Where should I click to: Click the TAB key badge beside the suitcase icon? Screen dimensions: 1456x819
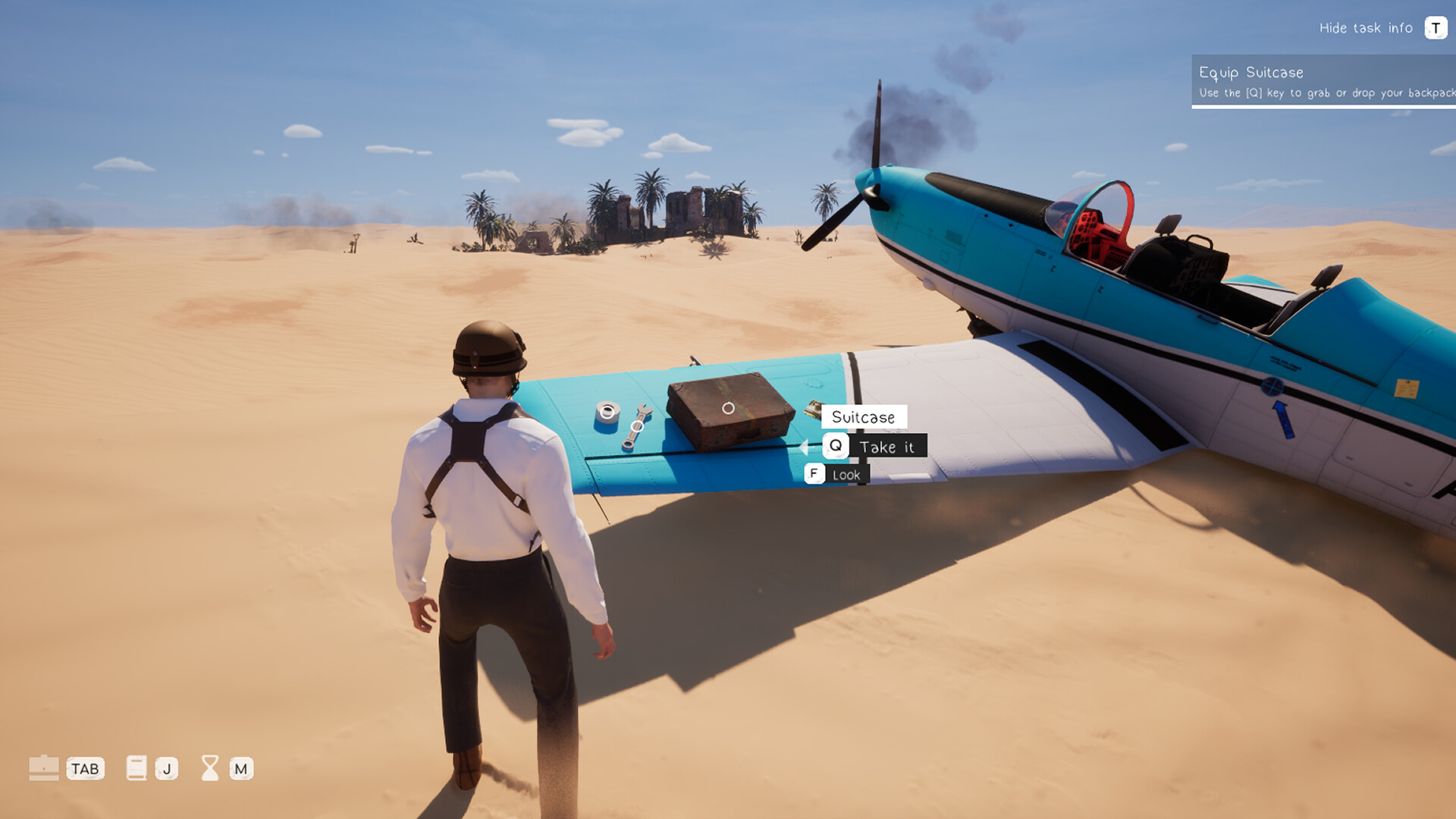(86, 769)
